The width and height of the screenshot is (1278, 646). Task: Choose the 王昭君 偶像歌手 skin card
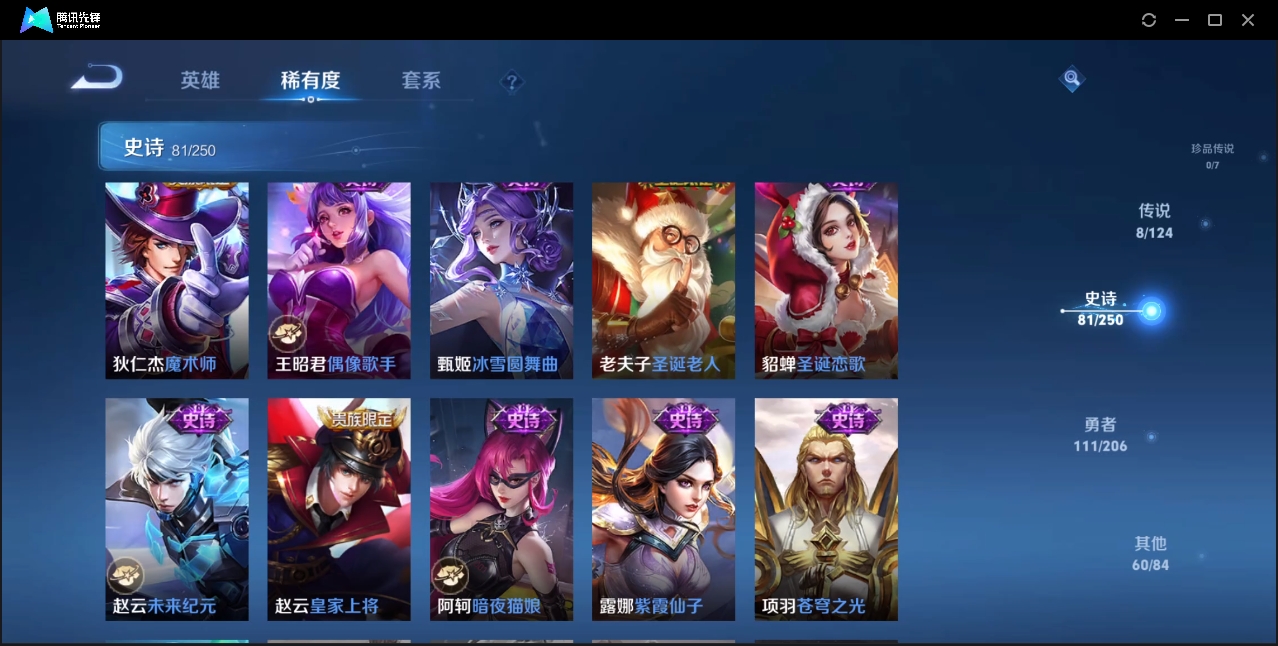[x=339, y=280]
